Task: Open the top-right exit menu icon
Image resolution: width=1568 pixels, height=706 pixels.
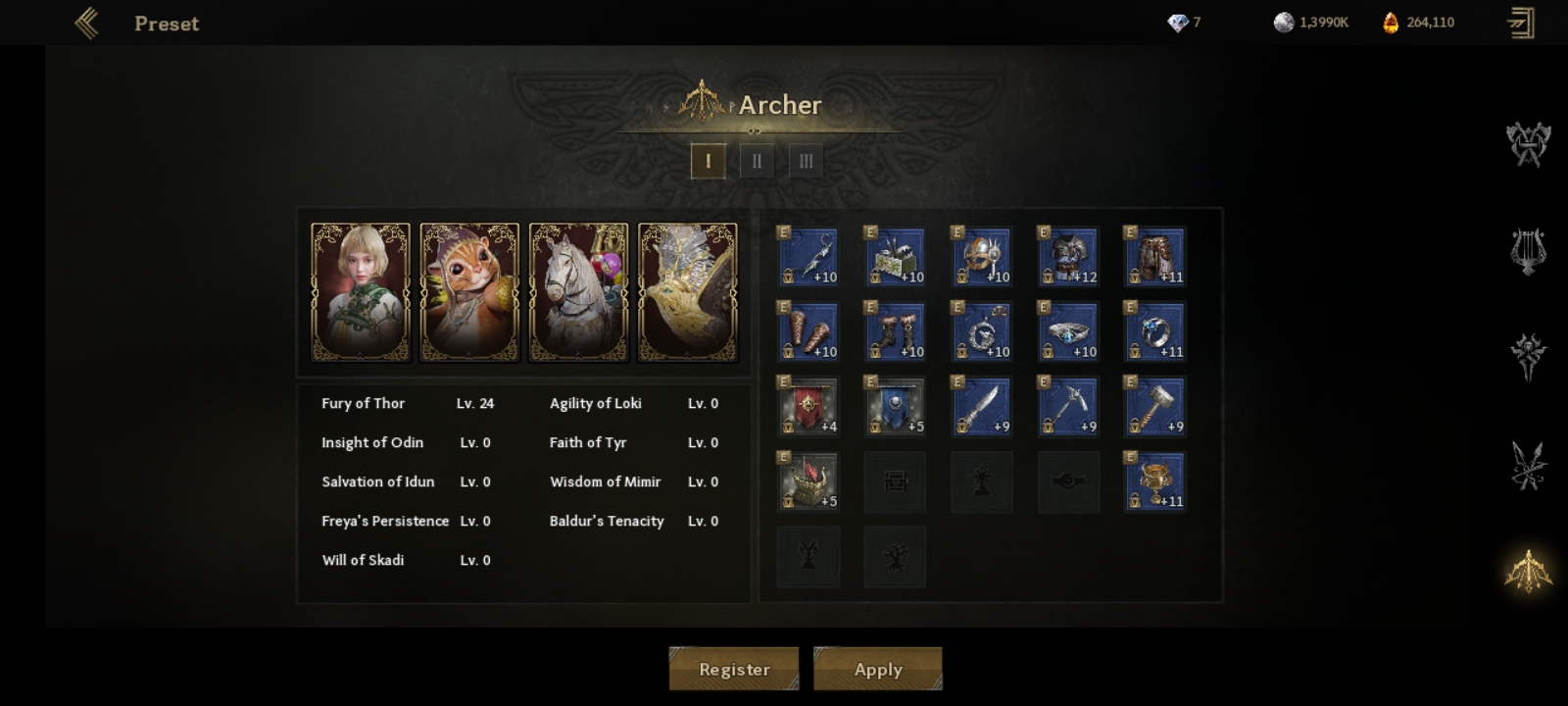Action: [x=1521, y=23]
